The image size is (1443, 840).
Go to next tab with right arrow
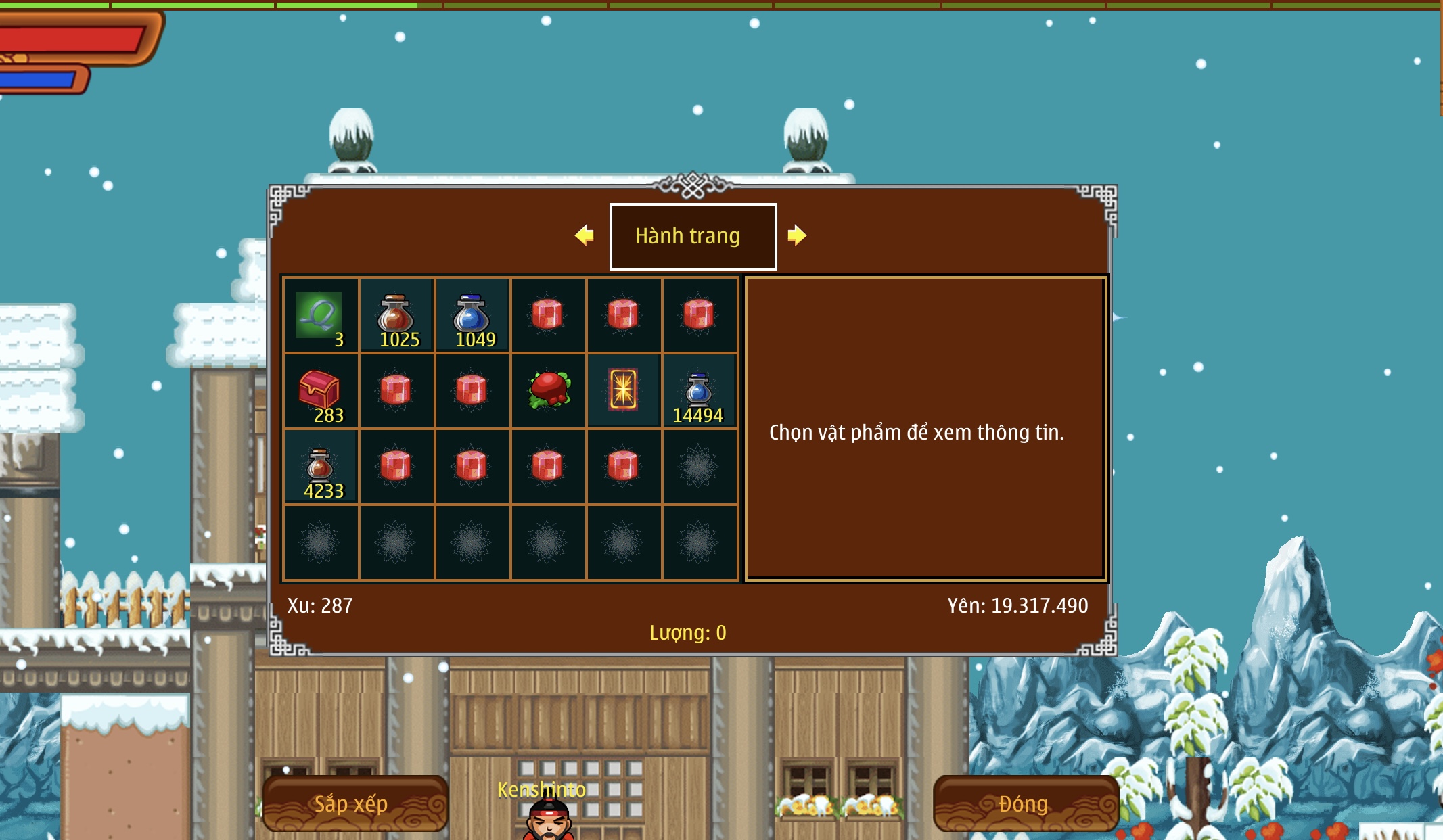pos(797,235)
